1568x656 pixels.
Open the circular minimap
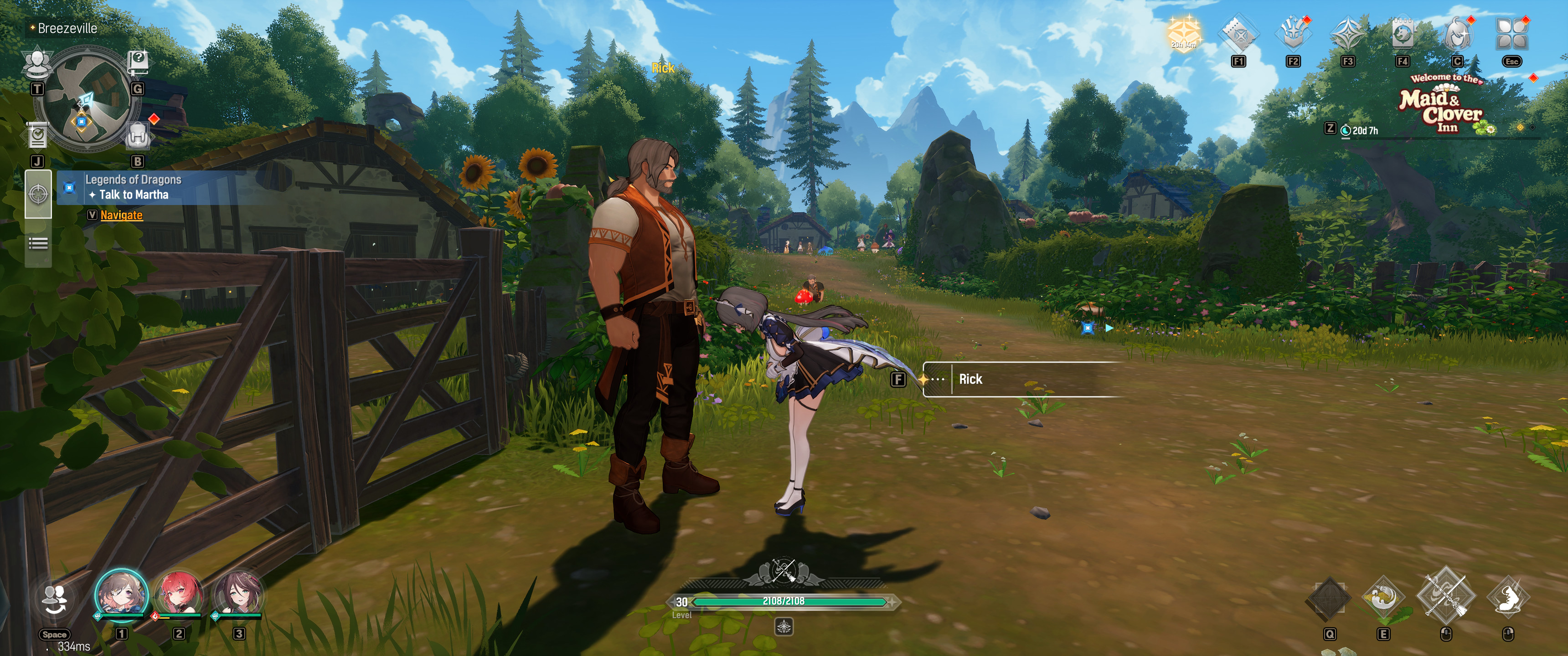pos(85,100)
